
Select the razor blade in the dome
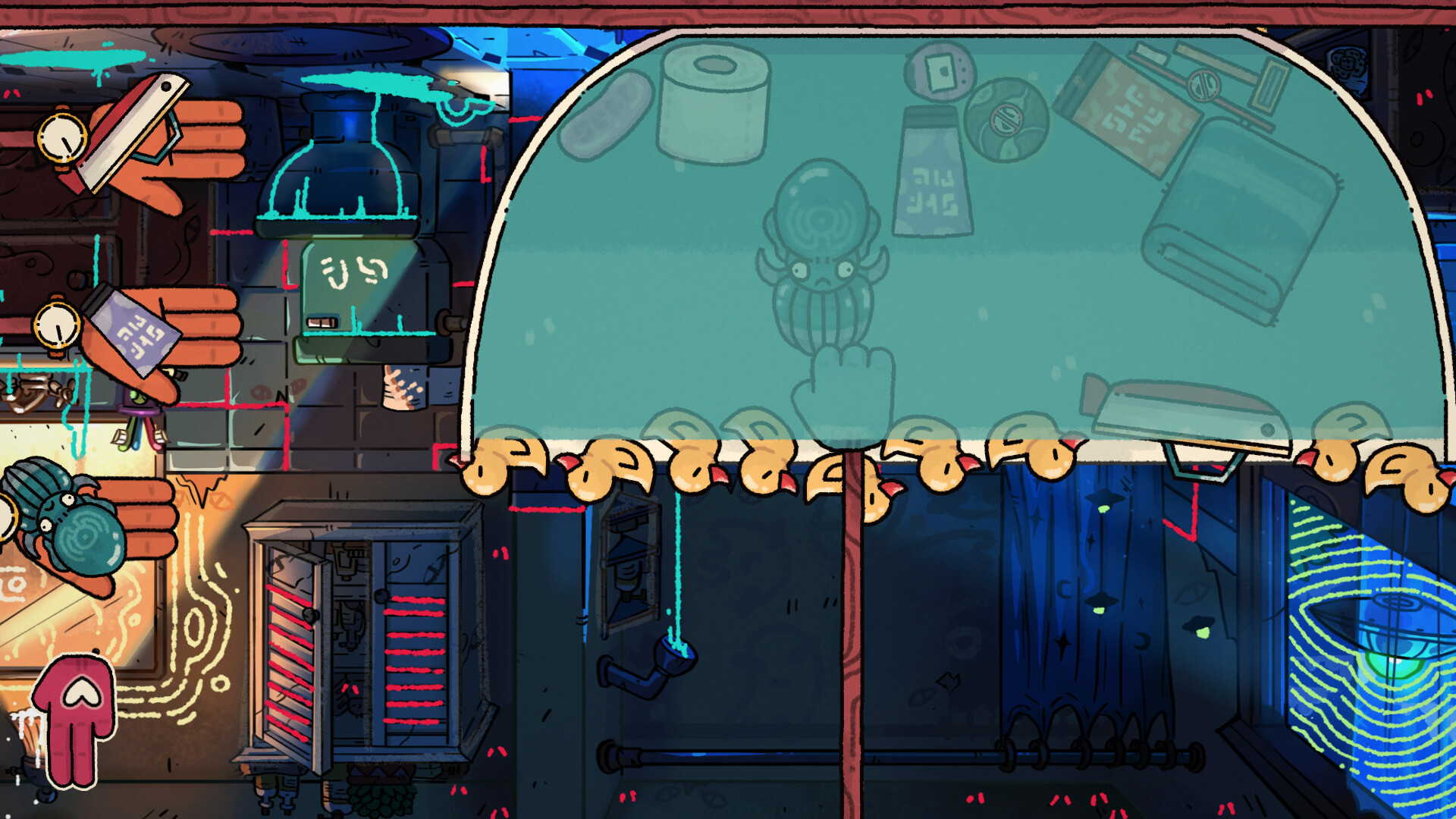[x=1187, y=413]
